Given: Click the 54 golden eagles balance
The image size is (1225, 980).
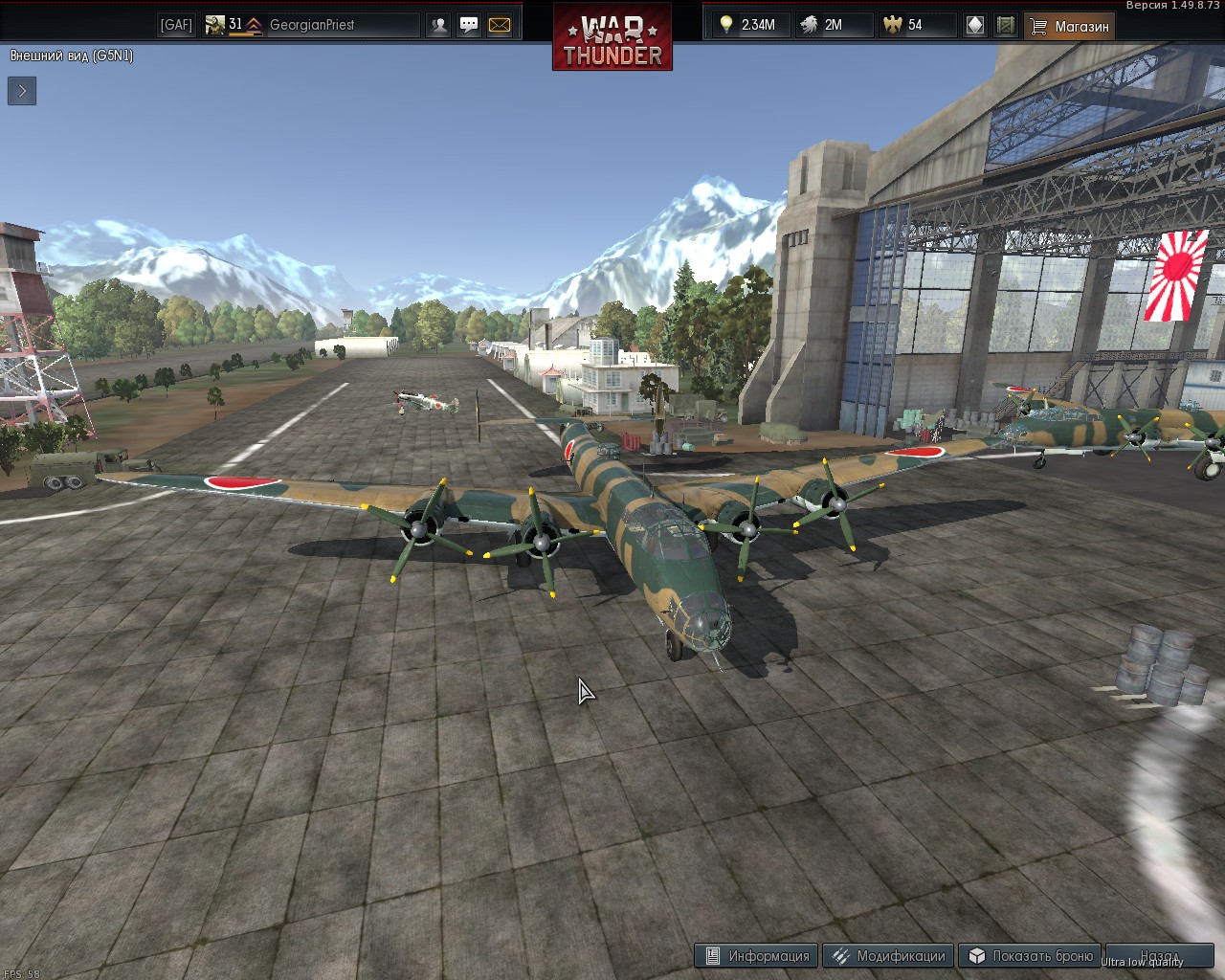Looking at the screenshot, I should coord(904,25).
